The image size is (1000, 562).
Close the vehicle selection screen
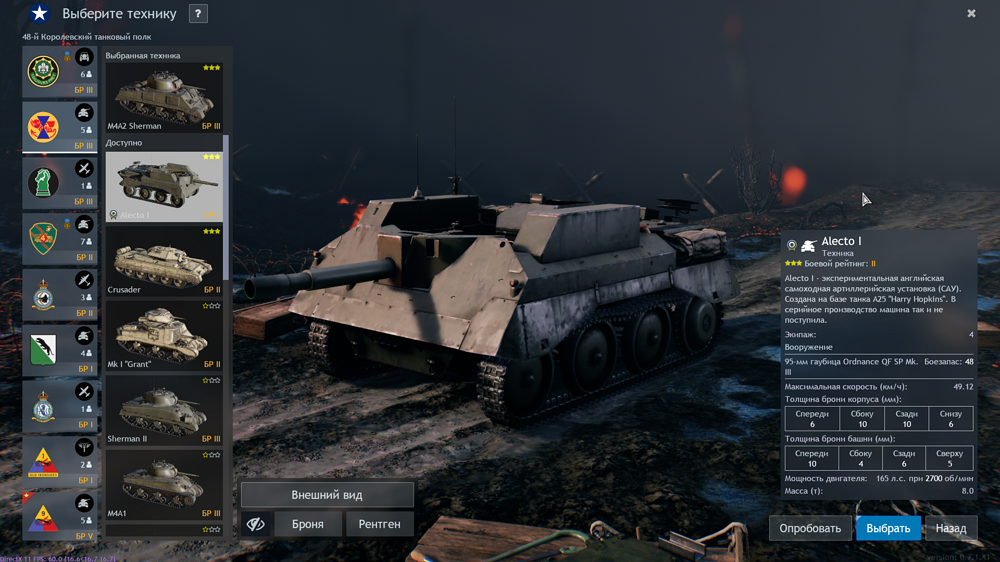(x=971, y=14)
